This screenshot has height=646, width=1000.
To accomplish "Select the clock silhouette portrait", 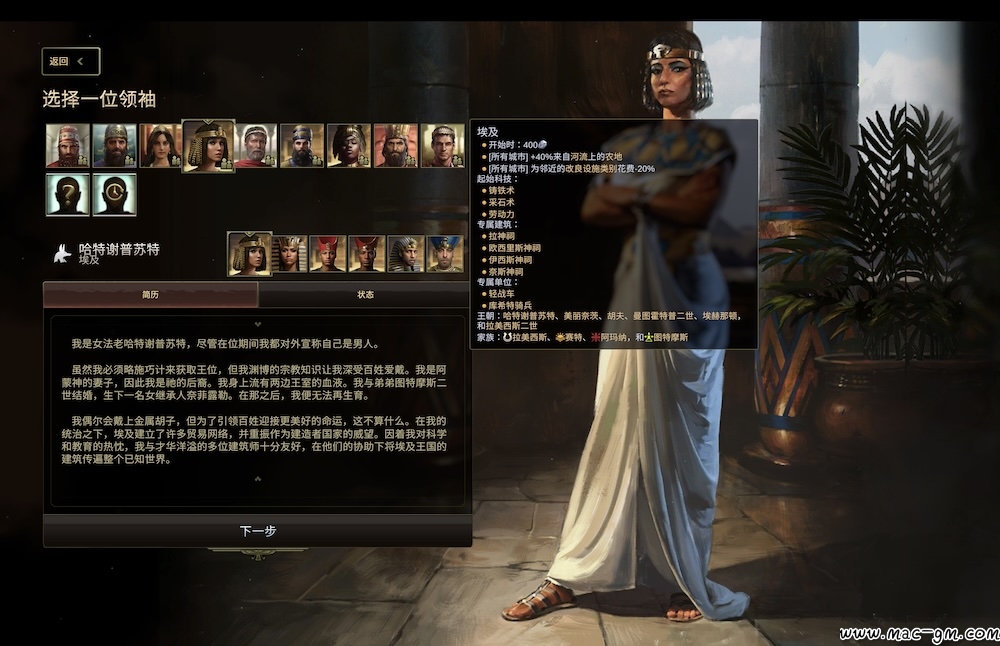I will click(114, 194).
